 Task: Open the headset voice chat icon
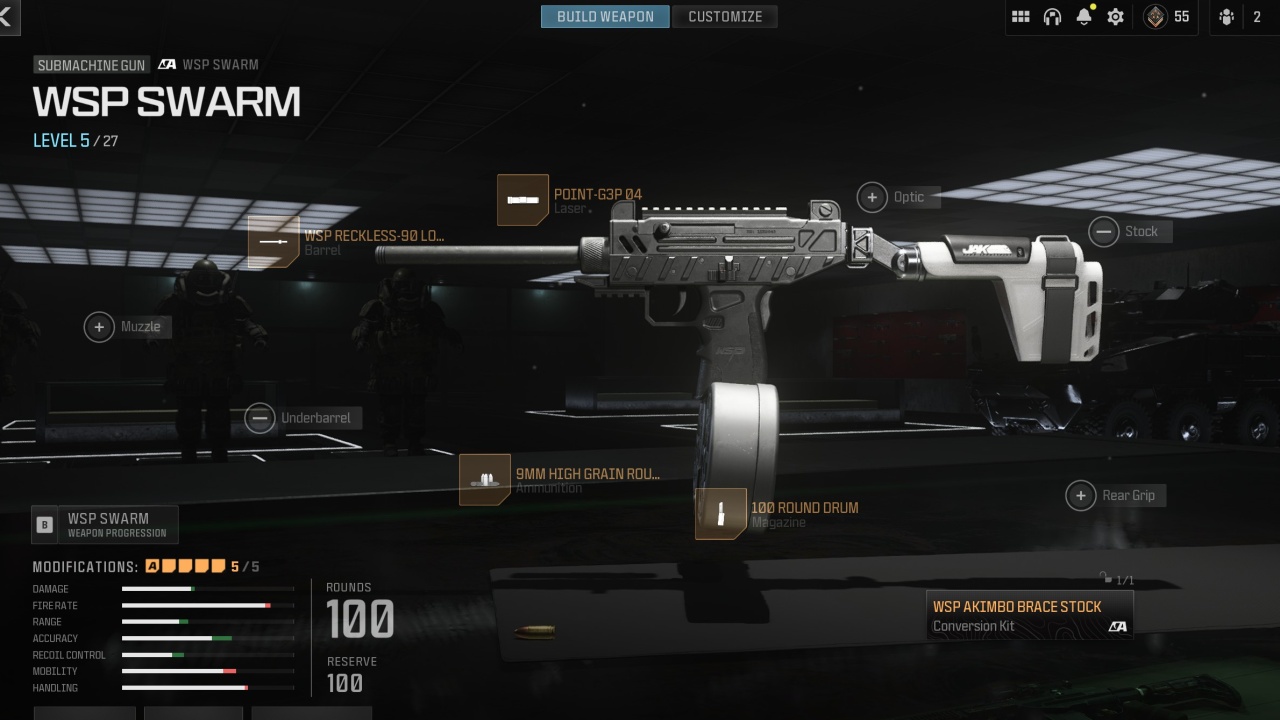point(1052,16)
